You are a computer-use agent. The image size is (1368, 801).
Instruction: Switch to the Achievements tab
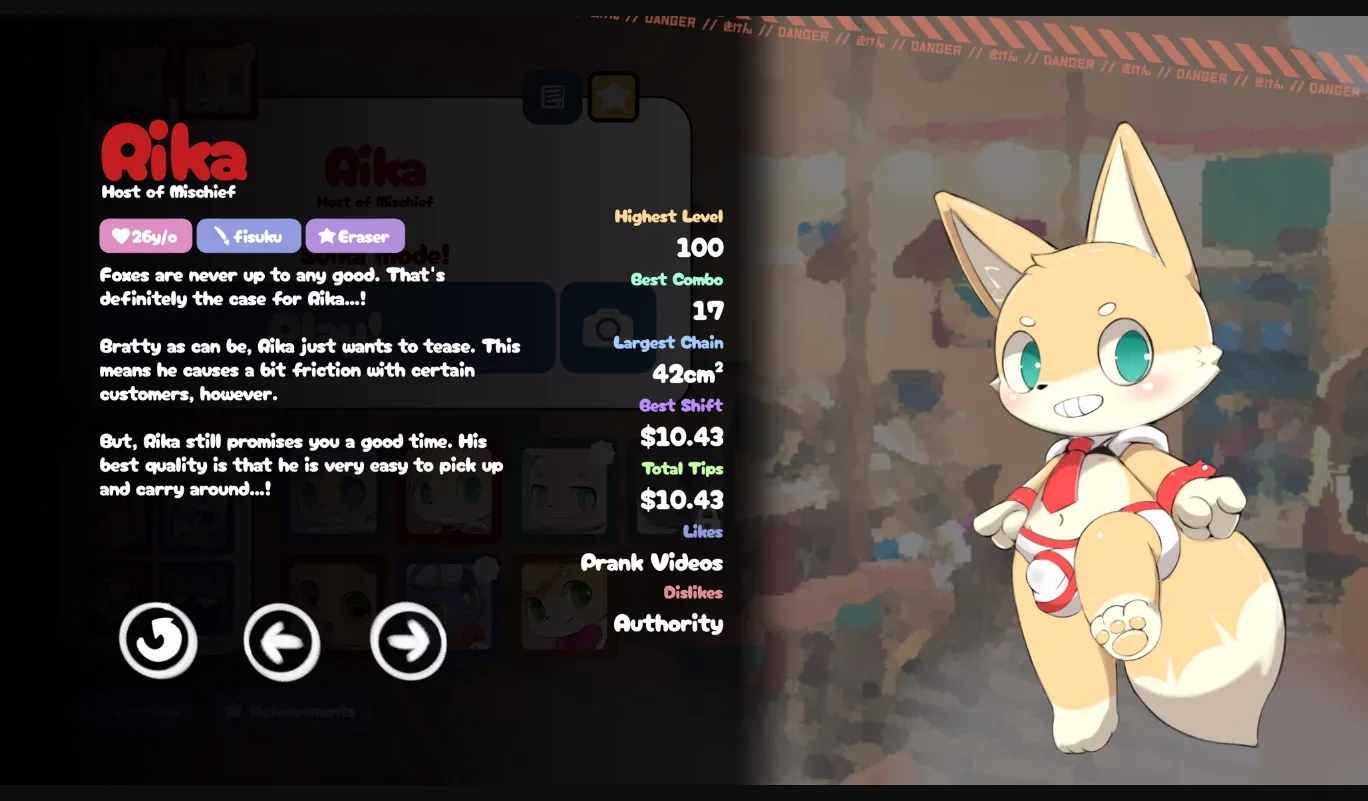[x=288, y=711]
